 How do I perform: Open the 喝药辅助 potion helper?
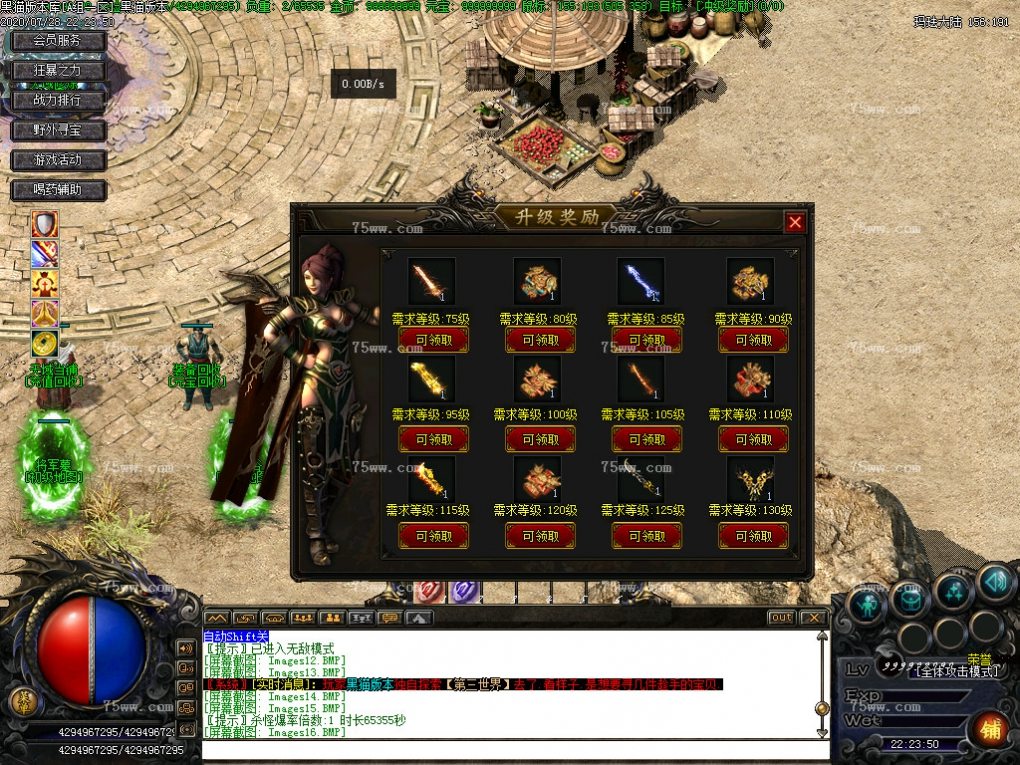[59, 189]
